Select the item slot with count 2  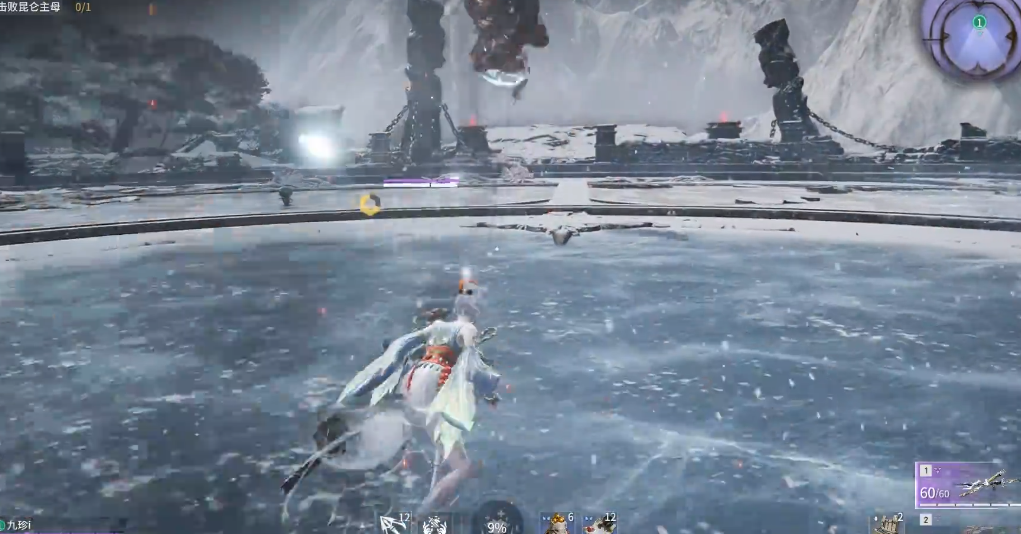pos(887,524)
